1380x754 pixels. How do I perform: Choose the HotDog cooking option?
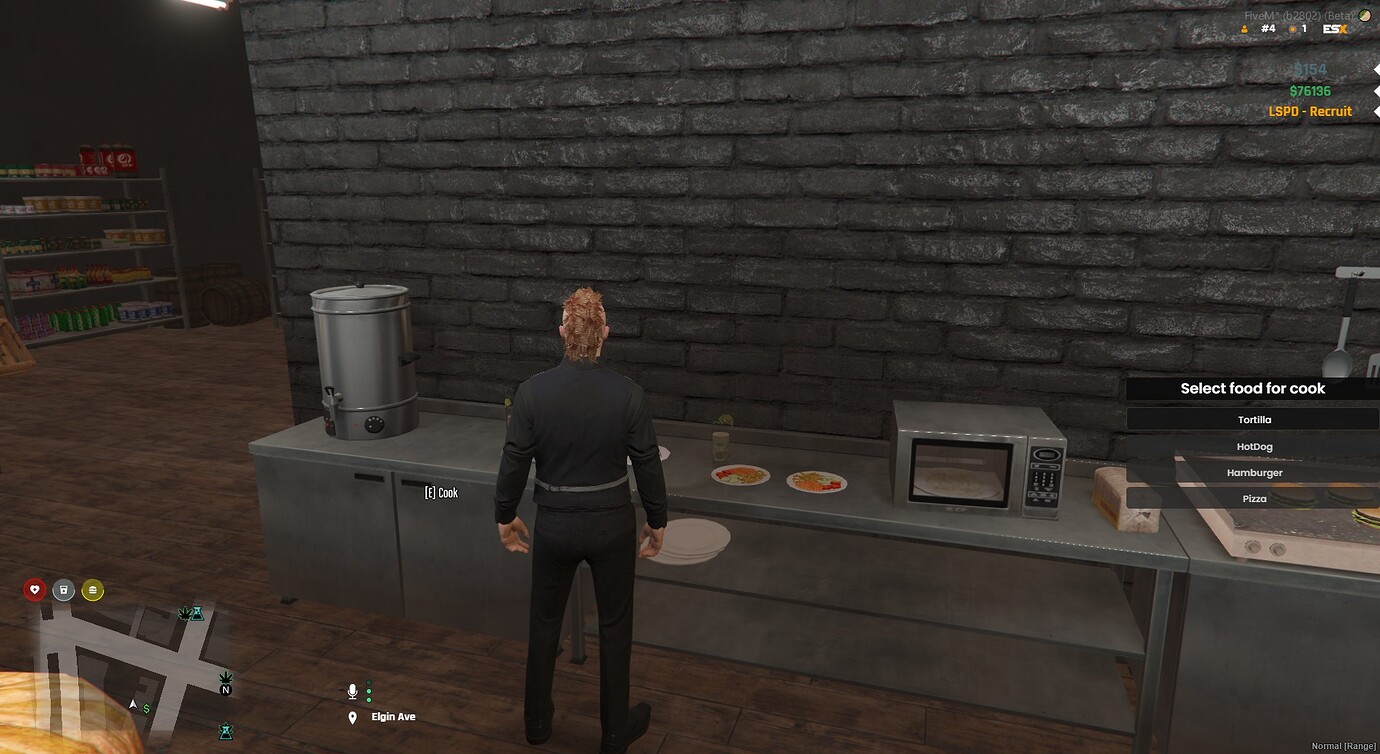(x=1253, y=445)
